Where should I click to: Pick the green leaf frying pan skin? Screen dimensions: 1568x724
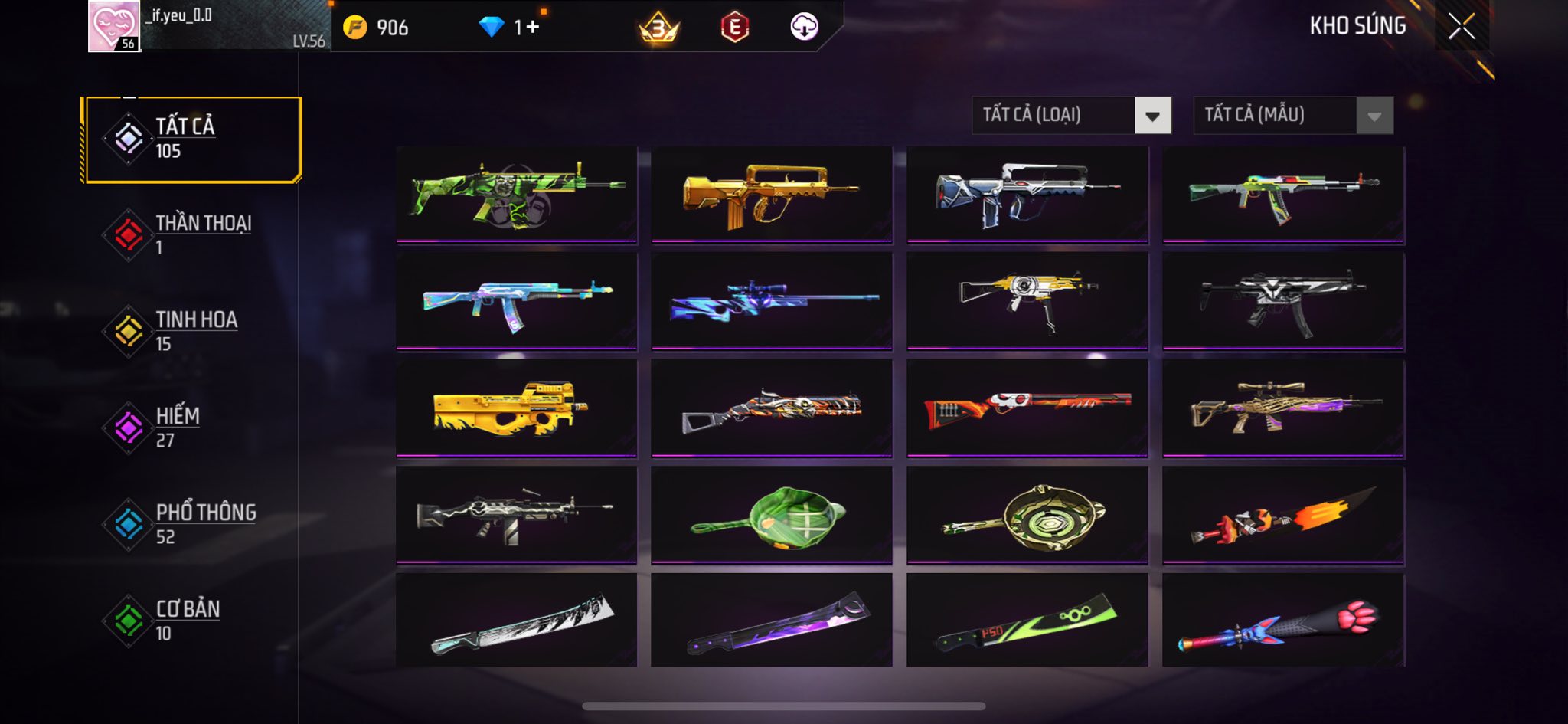[772, 515]
